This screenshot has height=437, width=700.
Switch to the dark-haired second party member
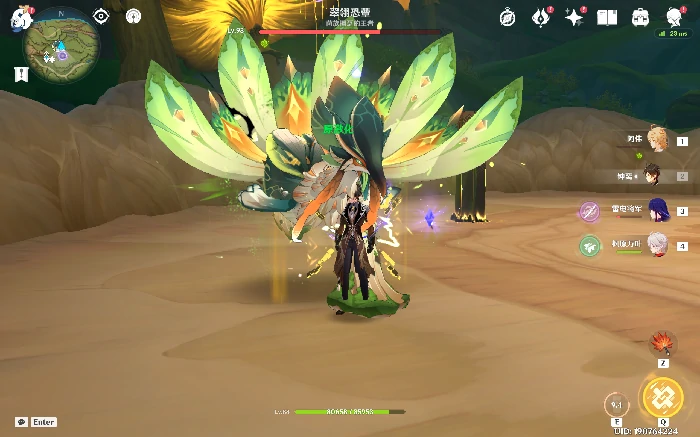(x=653, y=175)
